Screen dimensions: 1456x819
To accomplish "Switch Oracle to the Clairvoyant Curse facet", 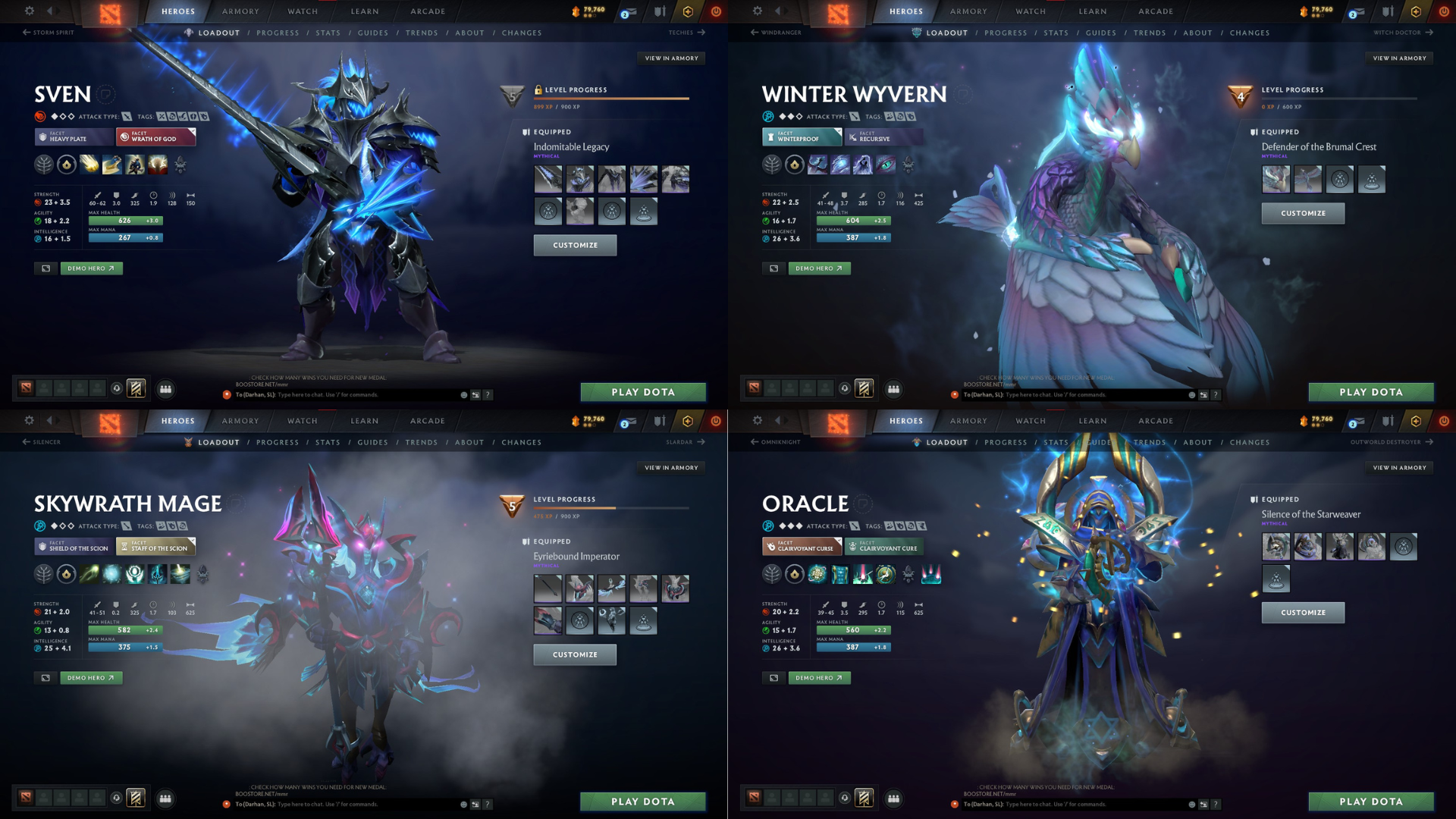I will pos(802,547).
